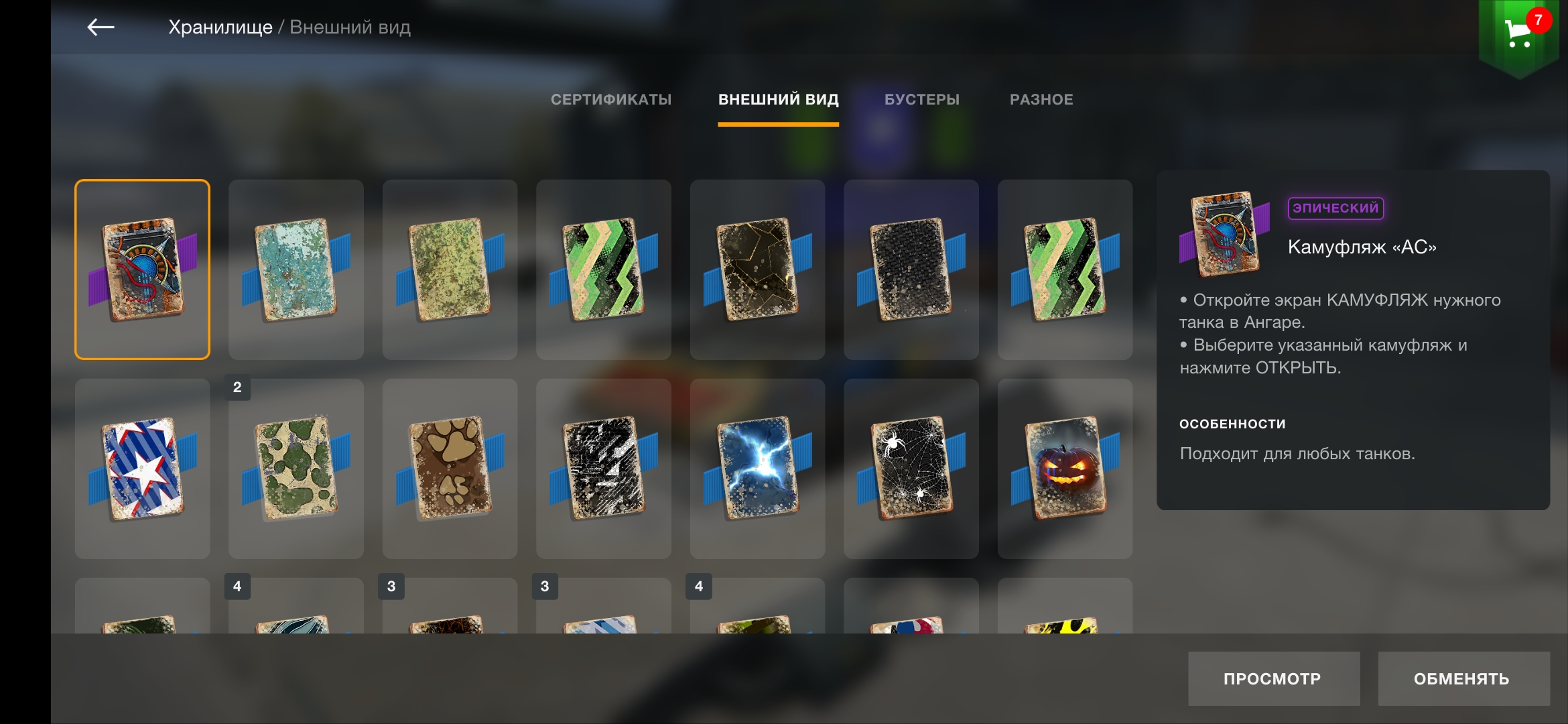The height and width of the screenshot is (724, 1568).
Task: Select the epic purple-ribbon camouflage card
Action: pyautogui.click(x=142, y=269)
